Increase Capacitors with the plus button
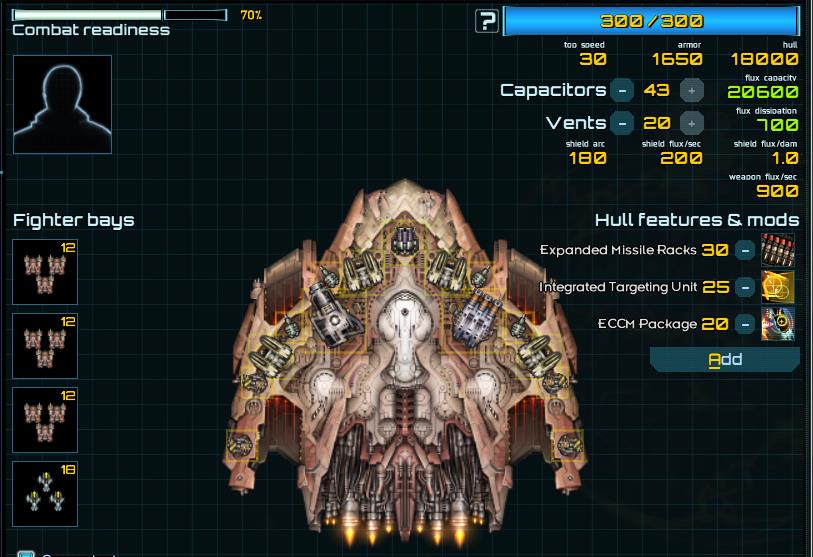 point(691,90)
